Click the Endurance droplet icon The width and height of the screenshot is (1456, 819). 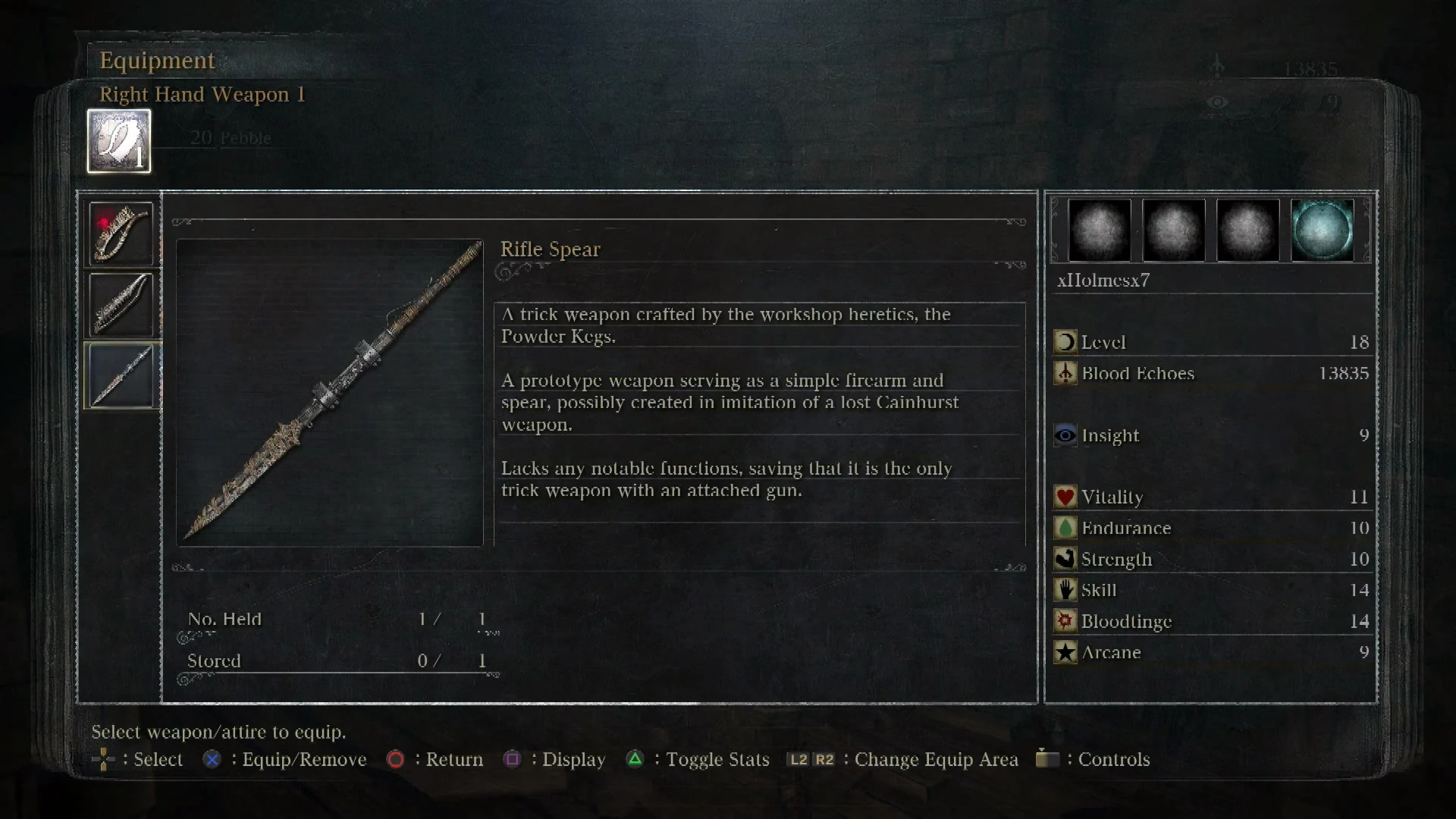click(1065, 528)
